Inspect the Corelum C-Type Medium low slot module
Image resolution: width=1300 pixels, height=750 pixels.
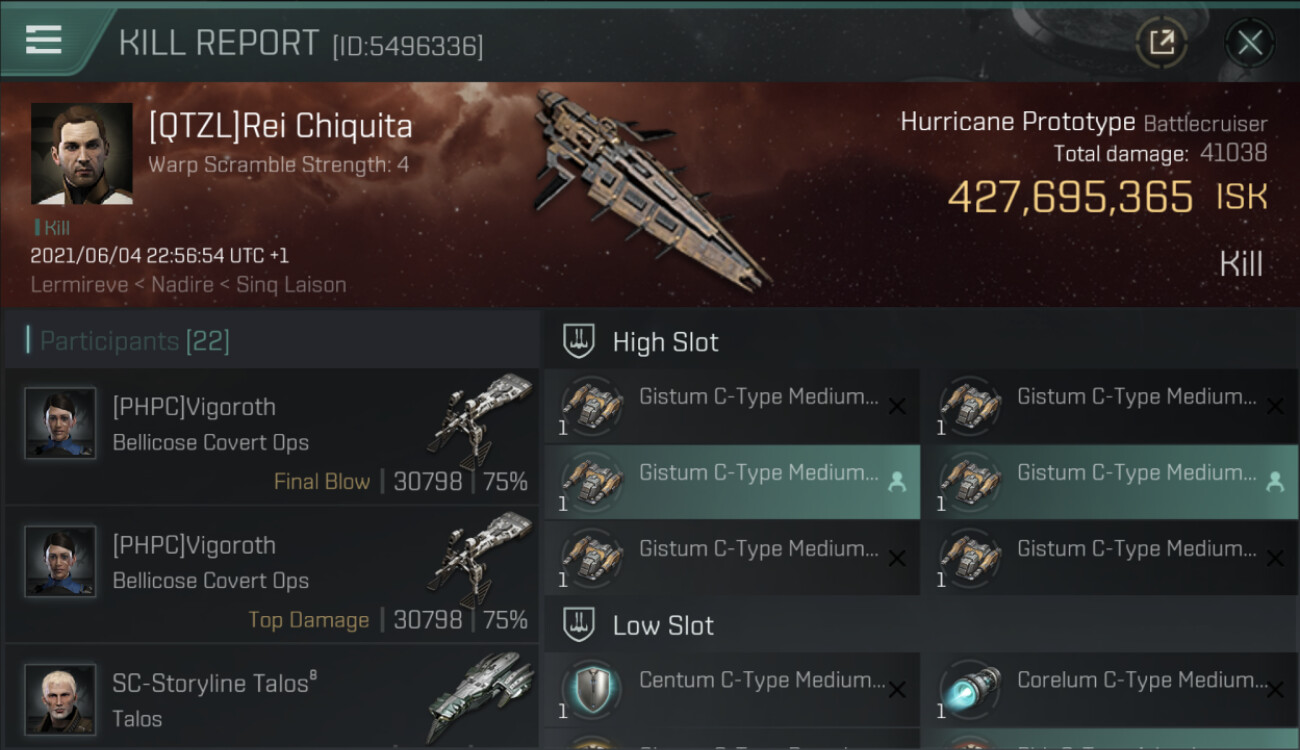(1110, 690)
